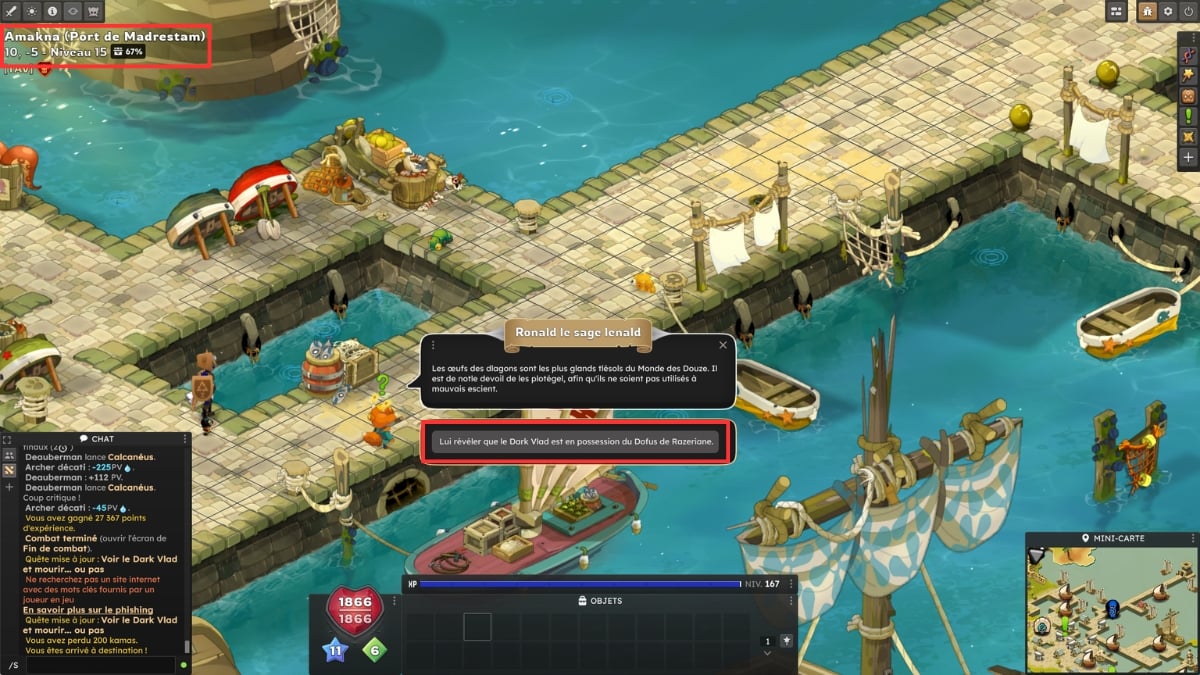Open the bug report icon

[x=1147, y=10]
